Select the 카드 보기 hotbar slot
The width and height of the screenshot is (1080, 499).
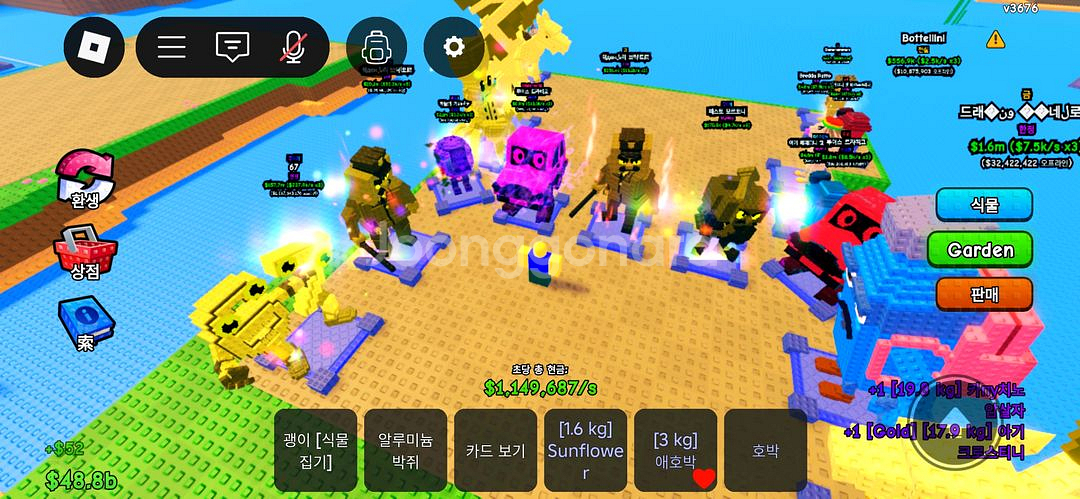(495, 450)
